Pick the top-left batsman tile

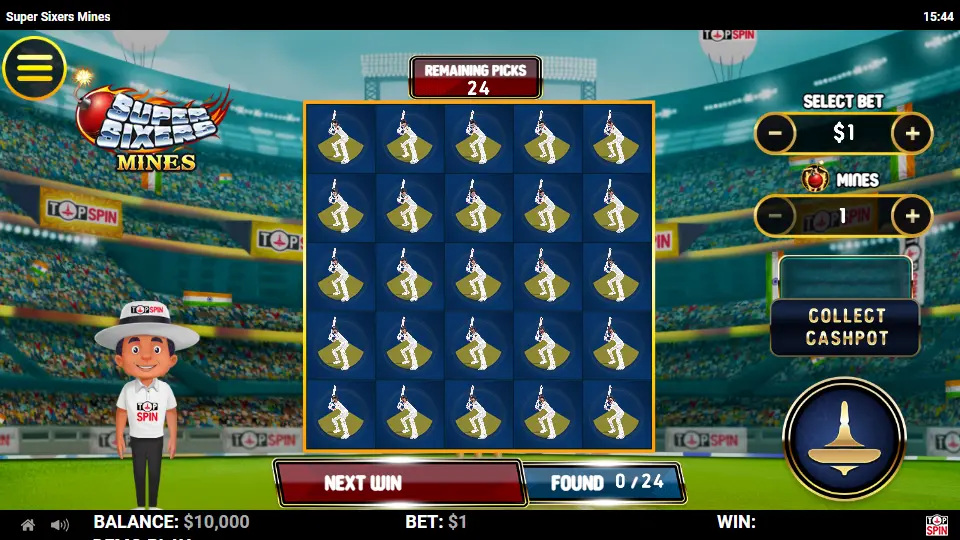pyautogui.click(x=341, y=138)
